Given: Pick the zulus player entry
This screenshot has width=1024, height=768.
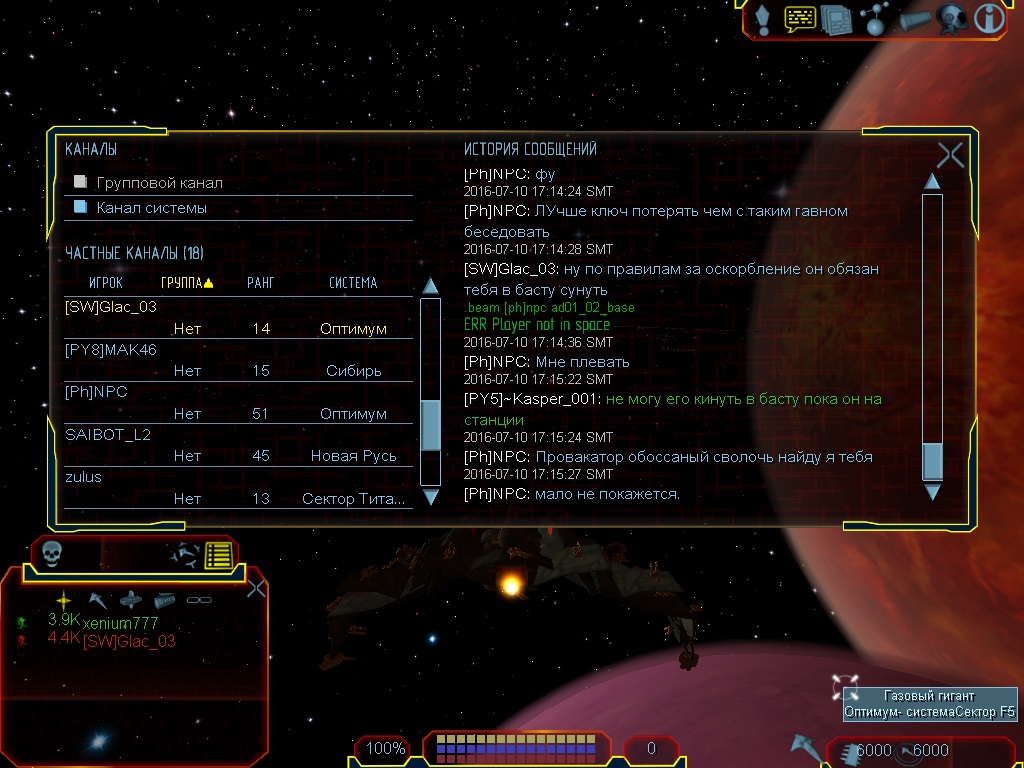Looking at the screenshot, I should pyautogui.click(x=84, y=477).
